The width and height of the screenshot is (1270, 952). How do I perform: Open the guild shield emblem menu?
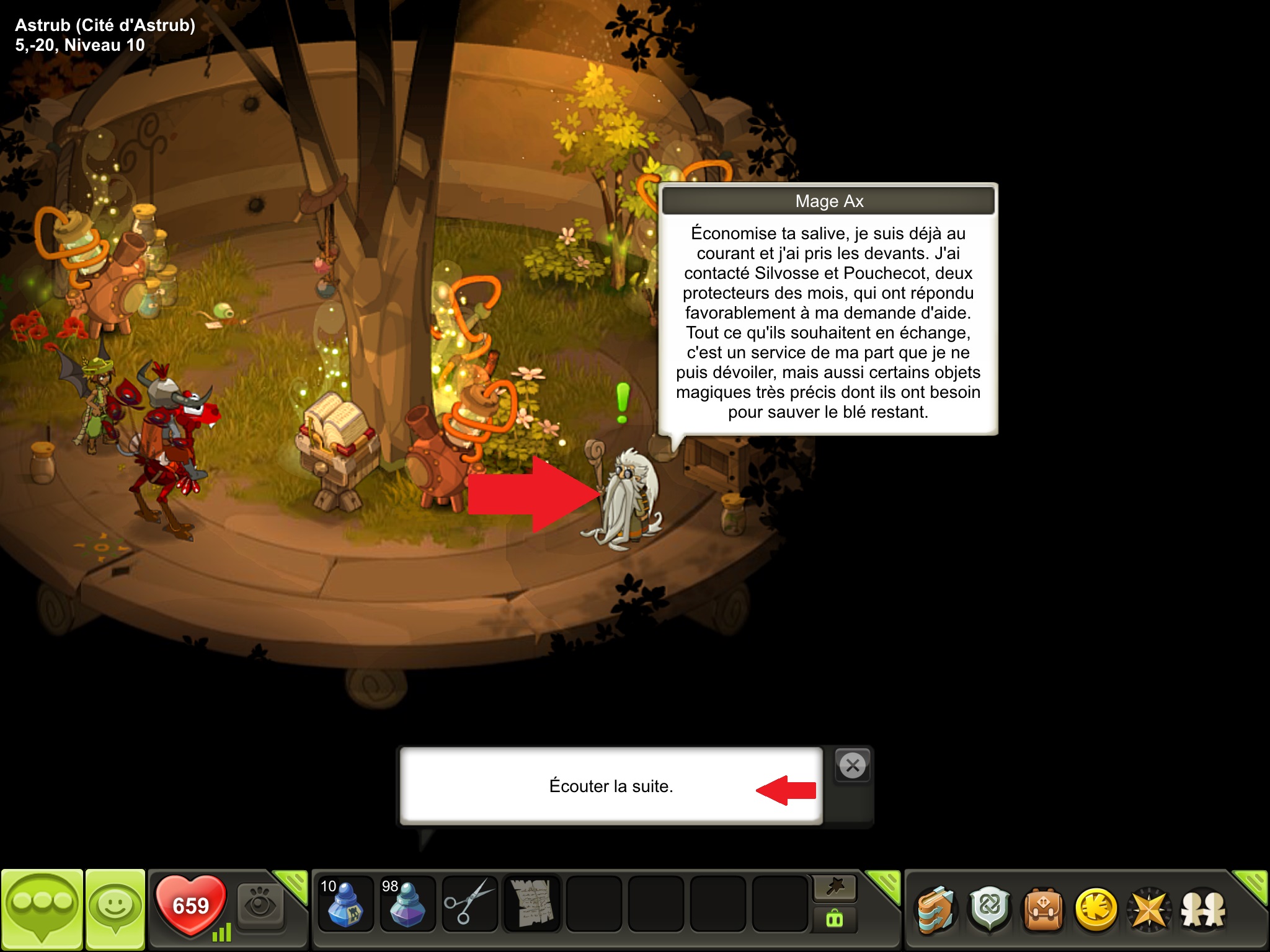(990, 910)
